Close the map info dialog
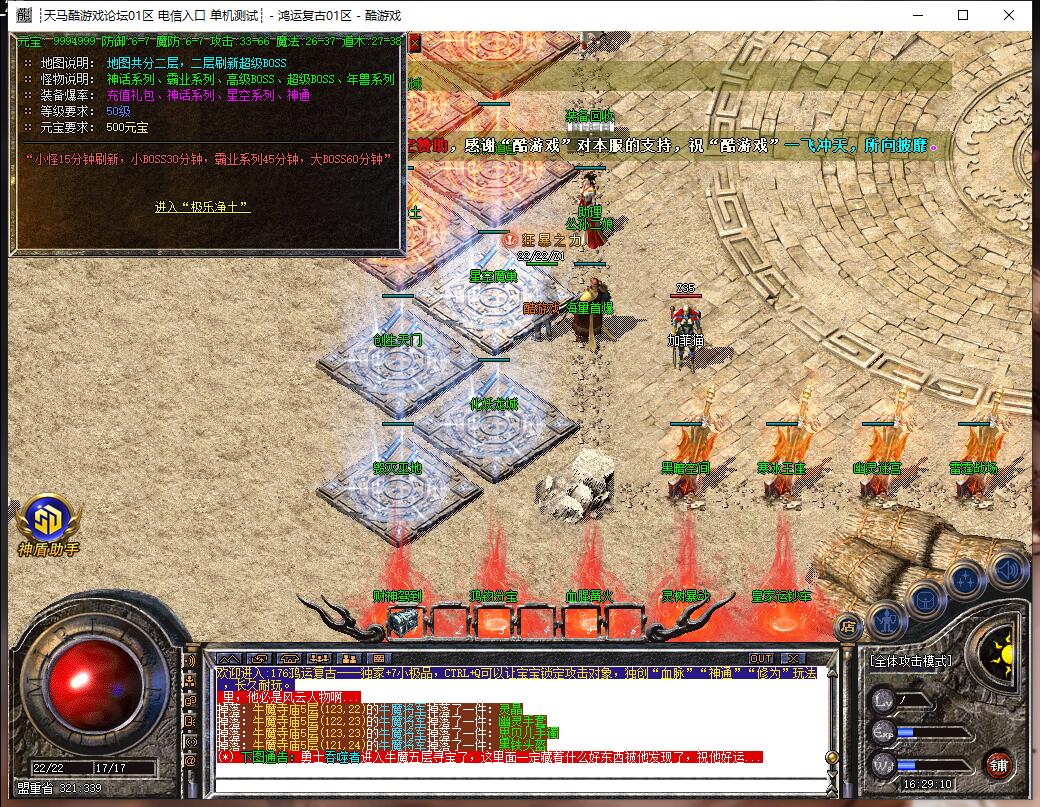This screenshot has height=807, width=1040. point(414,43)
